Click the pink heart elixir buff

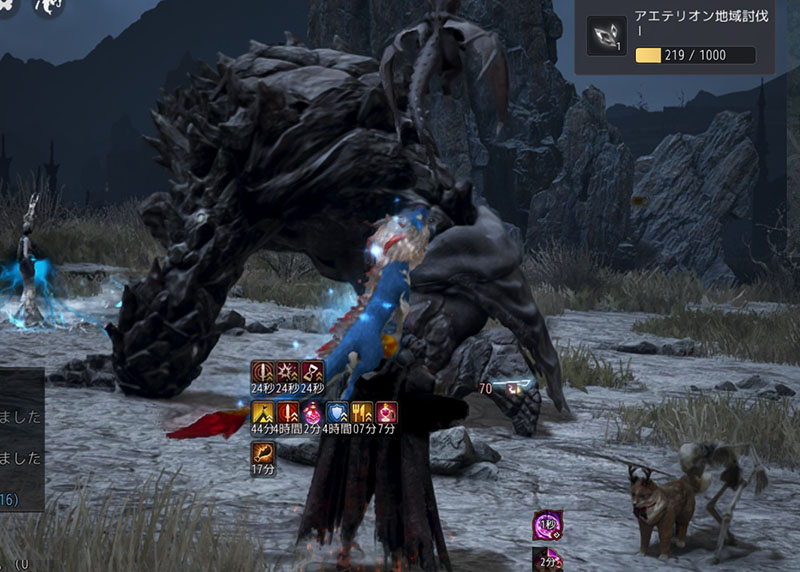(x=387, y=413)
